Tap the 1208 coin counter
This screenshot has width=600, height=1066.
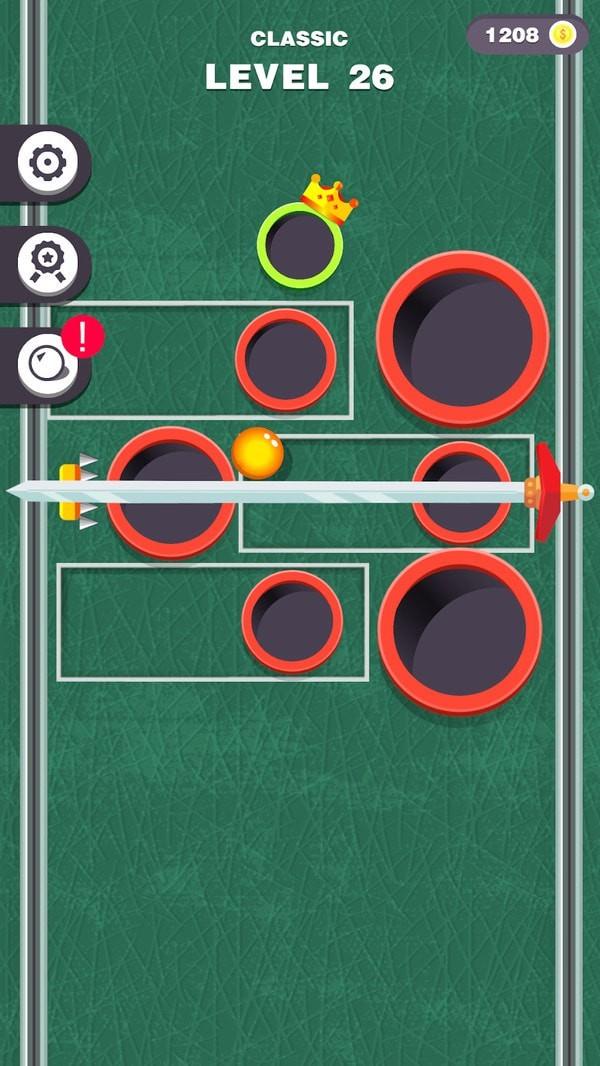(527, 36)
